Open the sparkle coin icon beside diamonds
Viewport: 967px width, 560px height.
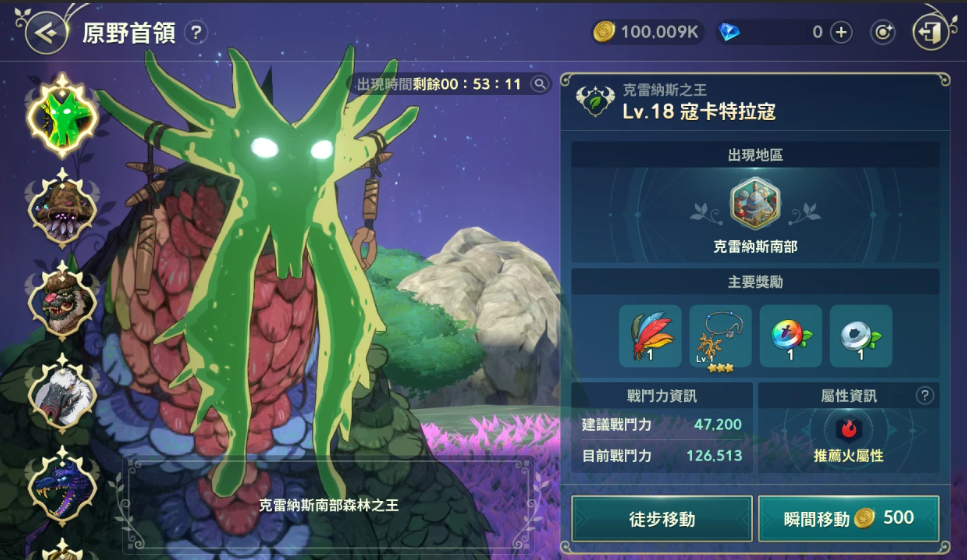pyautogui.click(x=883, y=32)
